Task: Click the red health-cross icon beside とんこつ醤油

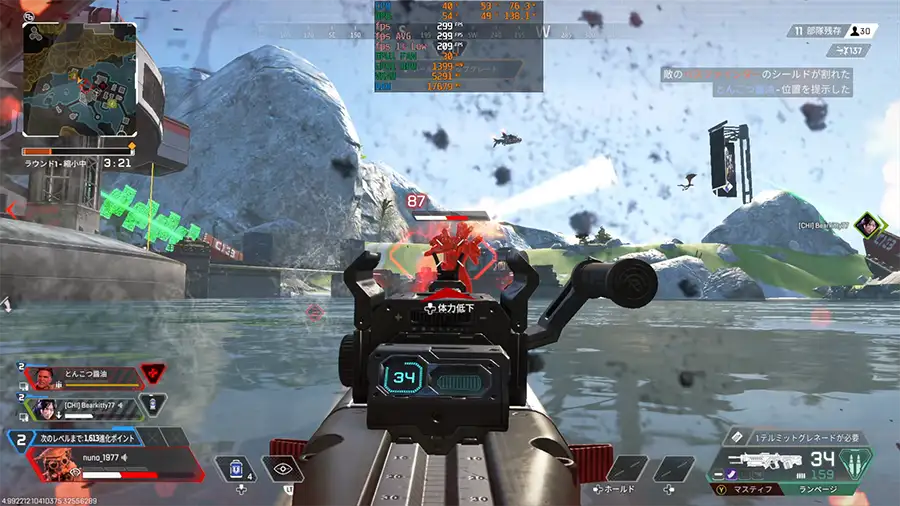Action: pyautogui.click(x=153, y=374)
